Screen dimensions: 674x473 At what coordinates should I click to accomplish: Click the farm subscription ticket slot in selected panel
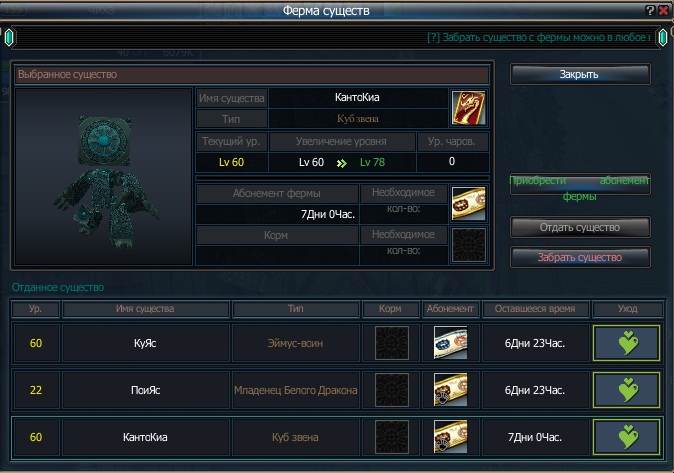coord(468,203)
